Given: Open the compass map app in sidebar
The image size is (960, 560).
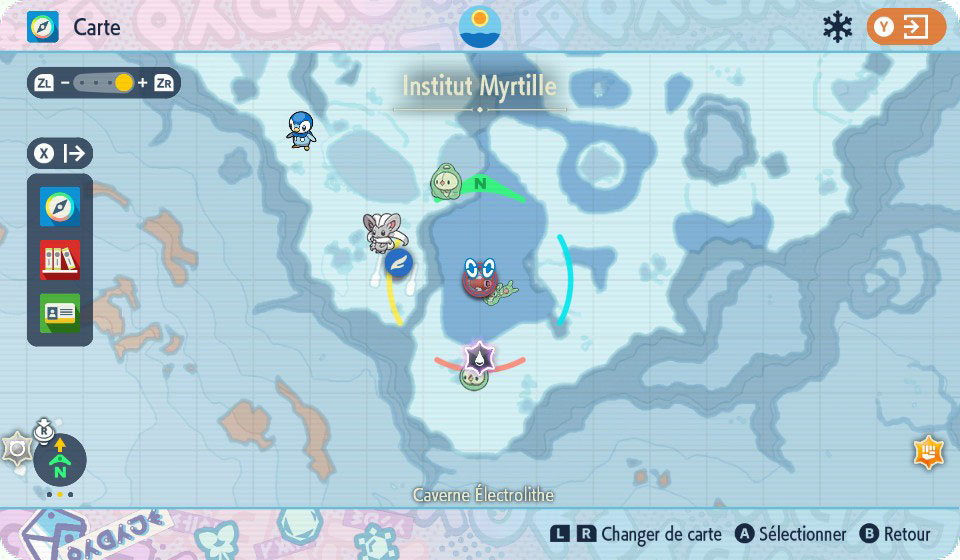Looking at the screenshot, I should tap(60, 207).
